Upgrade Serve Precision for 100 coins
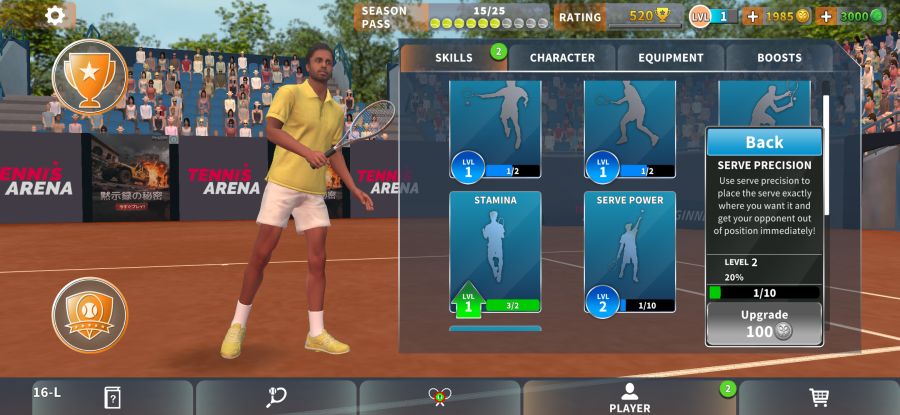This screenshot has width=900, height=415. (x=765, y=324)
